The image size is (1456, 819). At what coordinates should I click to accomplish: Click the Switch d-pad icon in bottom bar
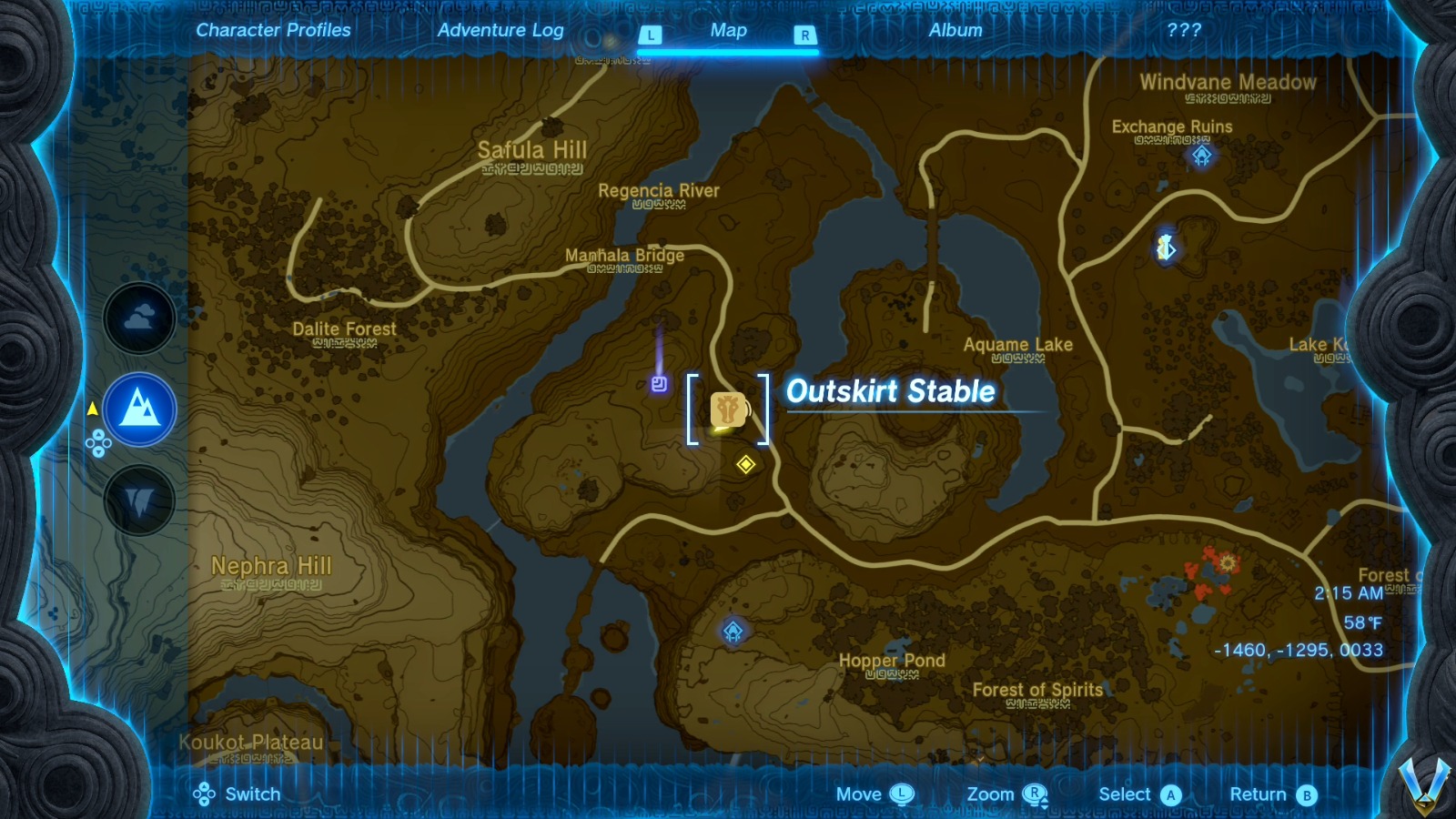pos(205,794)
